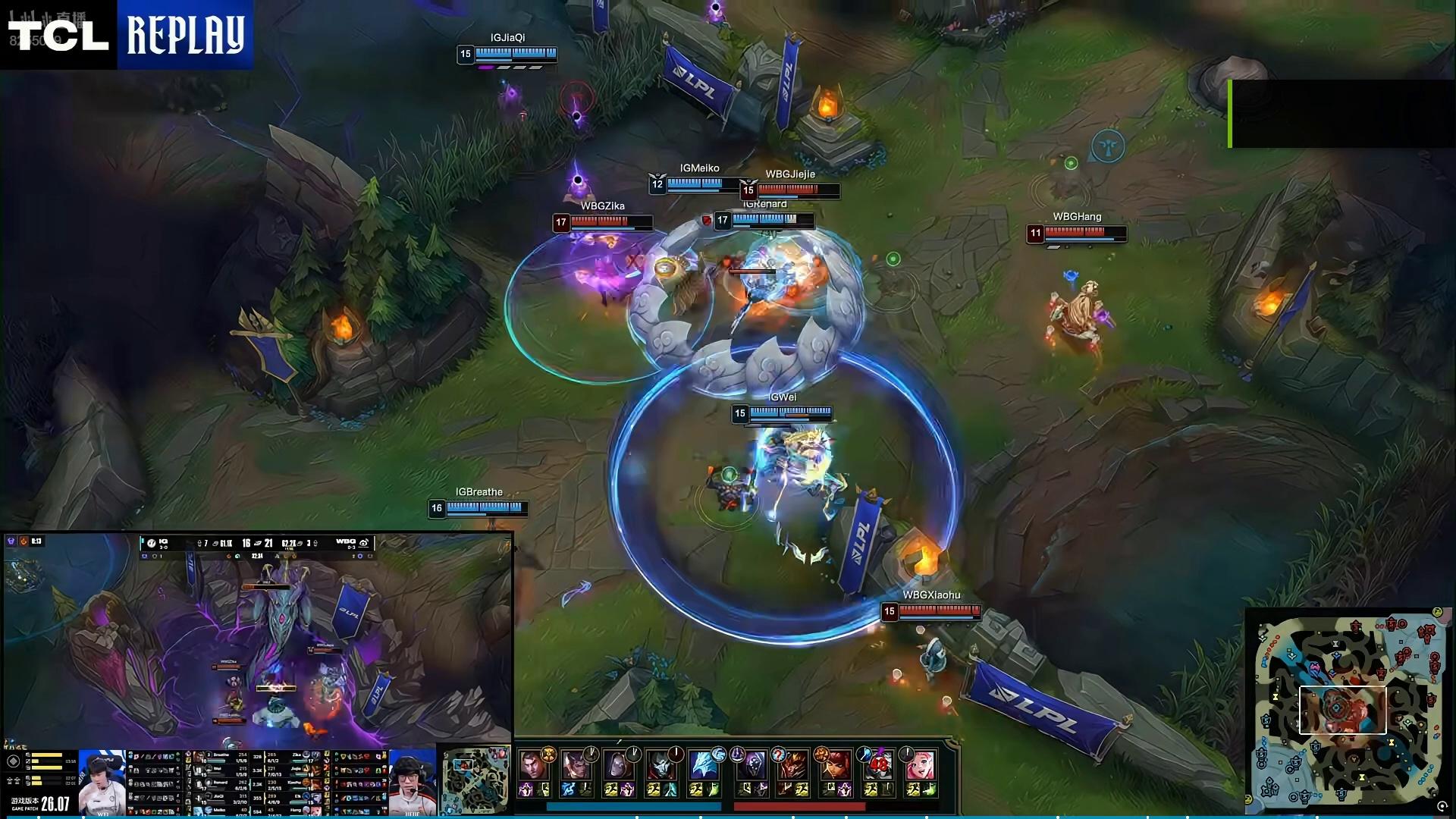Screen dimensions: 1456x819
Task: Click Seraphine's green Heal summoner spell
Action: pos(929,790)
